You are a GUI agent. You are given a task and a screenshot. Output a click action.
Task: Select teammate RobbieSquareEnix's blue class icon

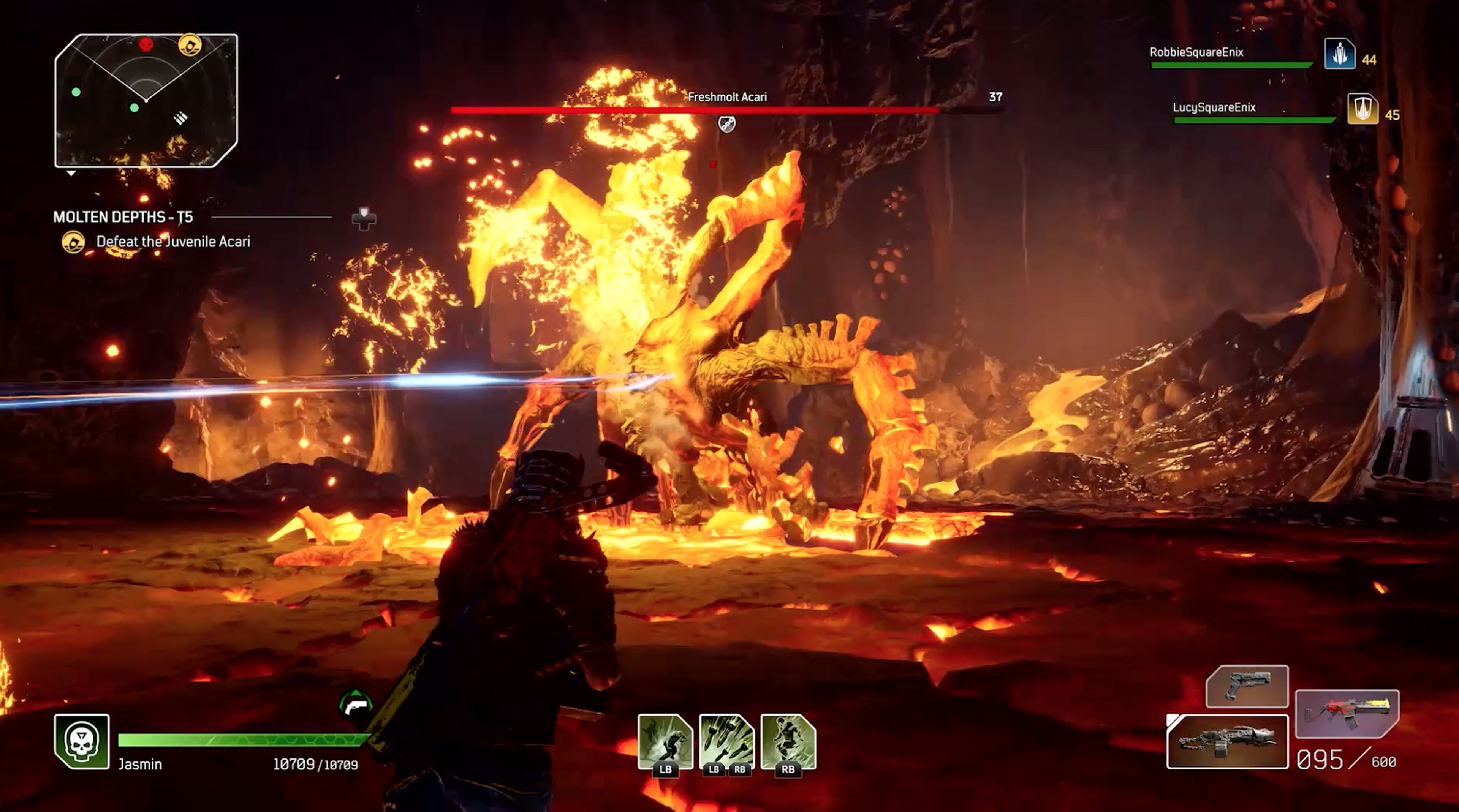click(1339, 54)
